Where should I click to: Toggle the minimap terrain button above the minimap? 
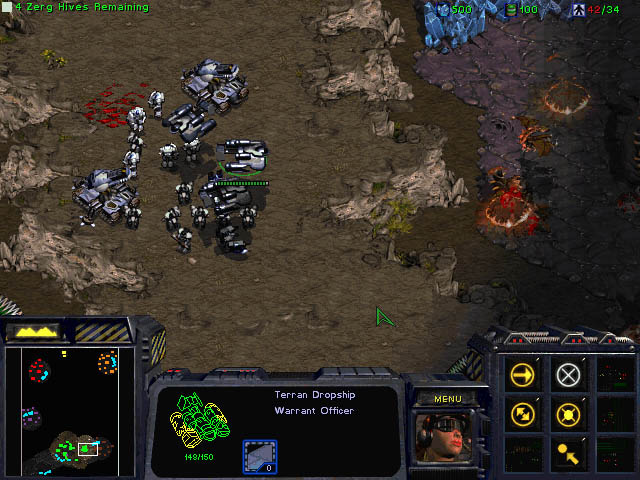(36, 331)
